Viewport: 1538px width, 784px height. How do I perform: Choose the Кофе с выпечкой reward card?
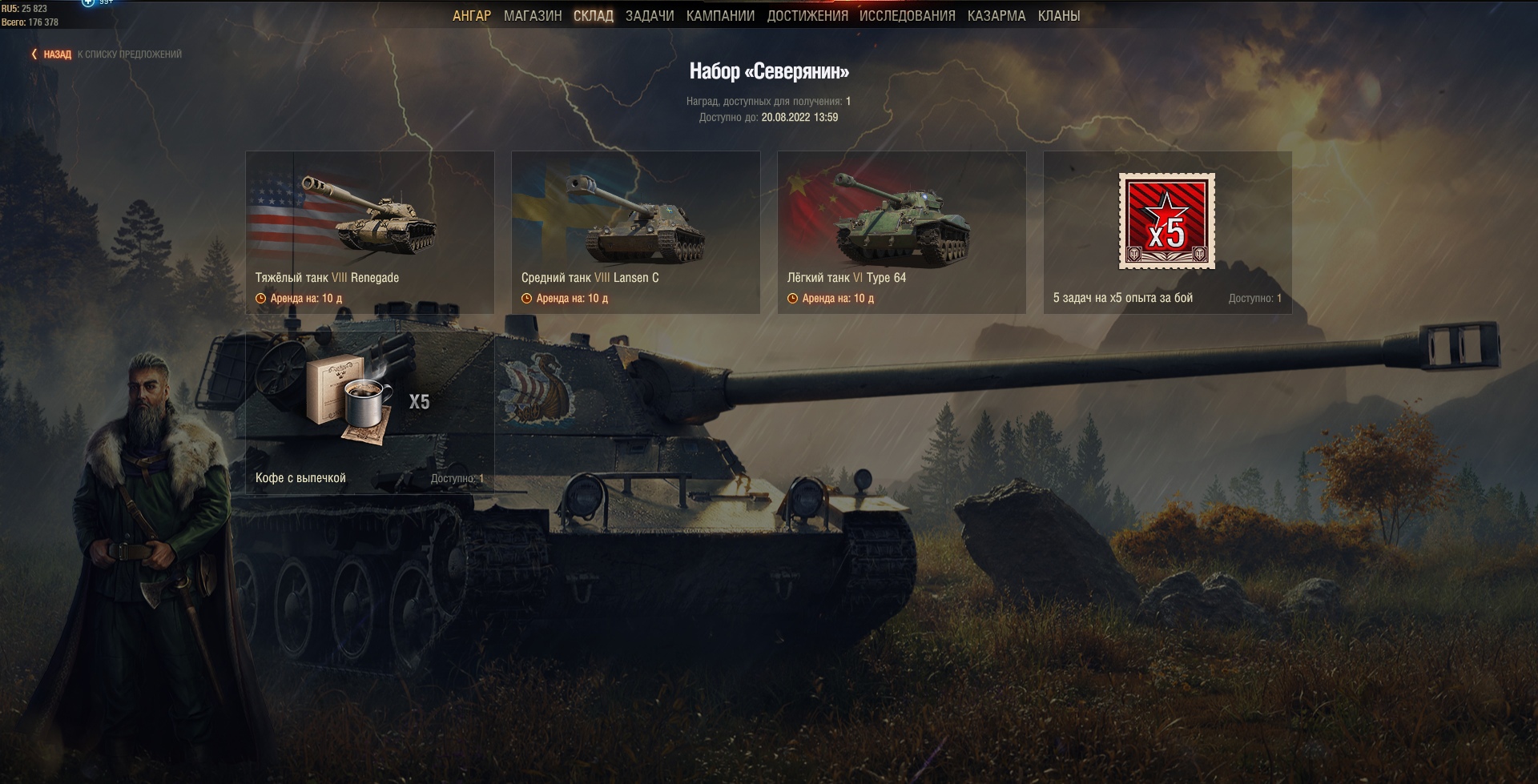[x=369, y=414]
